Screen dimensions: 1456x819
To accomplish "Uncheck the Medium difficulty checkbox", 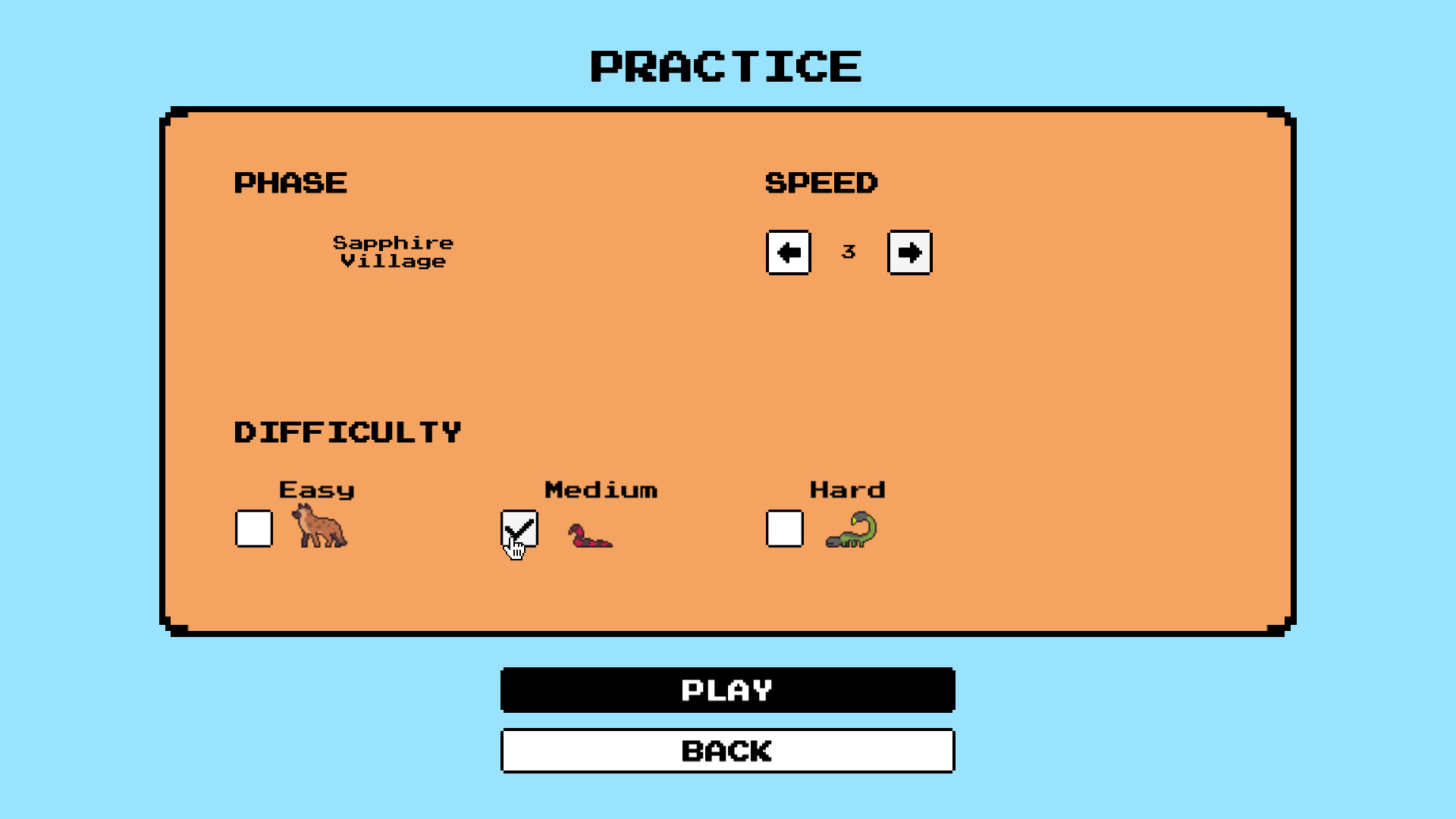I will [x=519, y=529].
